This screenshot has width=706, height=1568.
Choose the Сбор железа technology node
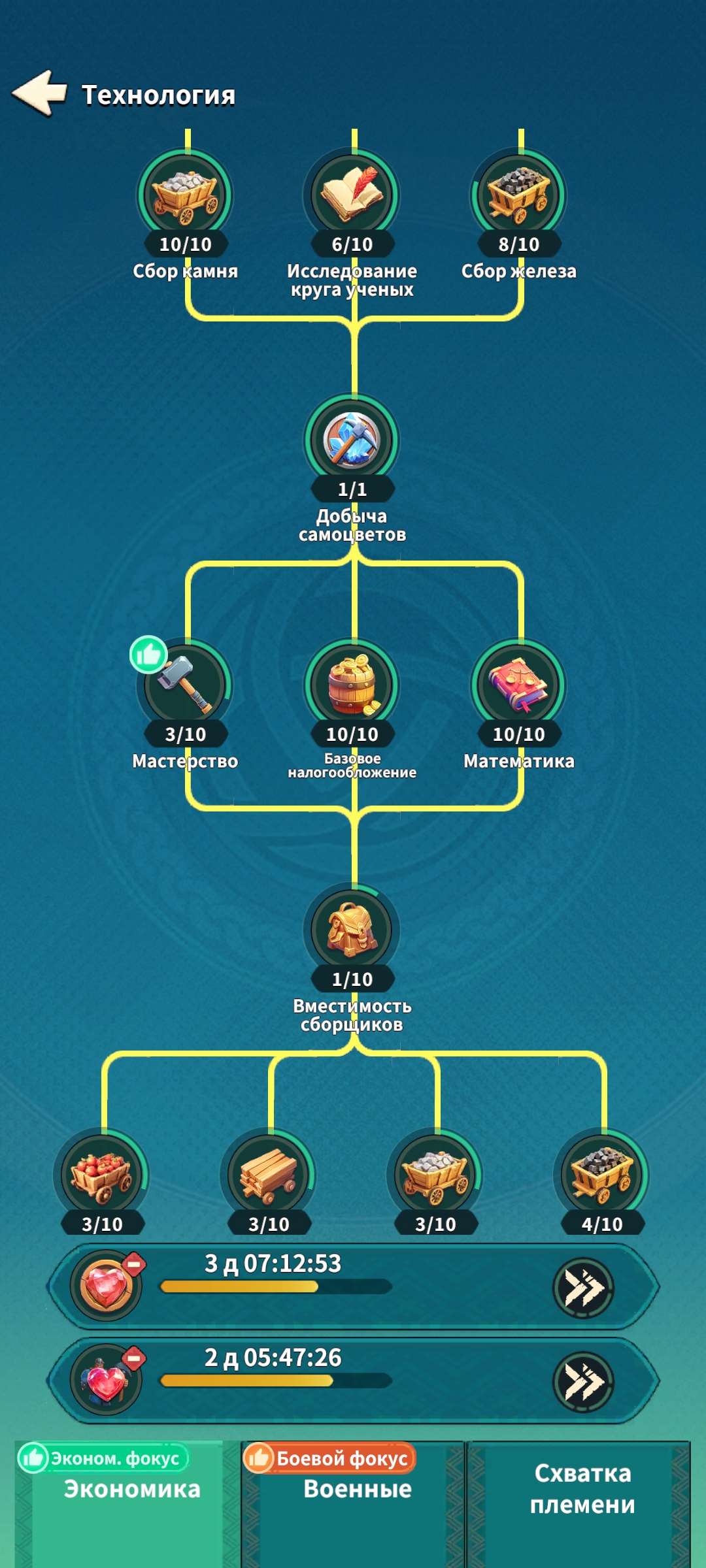click(x=519, y=196)
